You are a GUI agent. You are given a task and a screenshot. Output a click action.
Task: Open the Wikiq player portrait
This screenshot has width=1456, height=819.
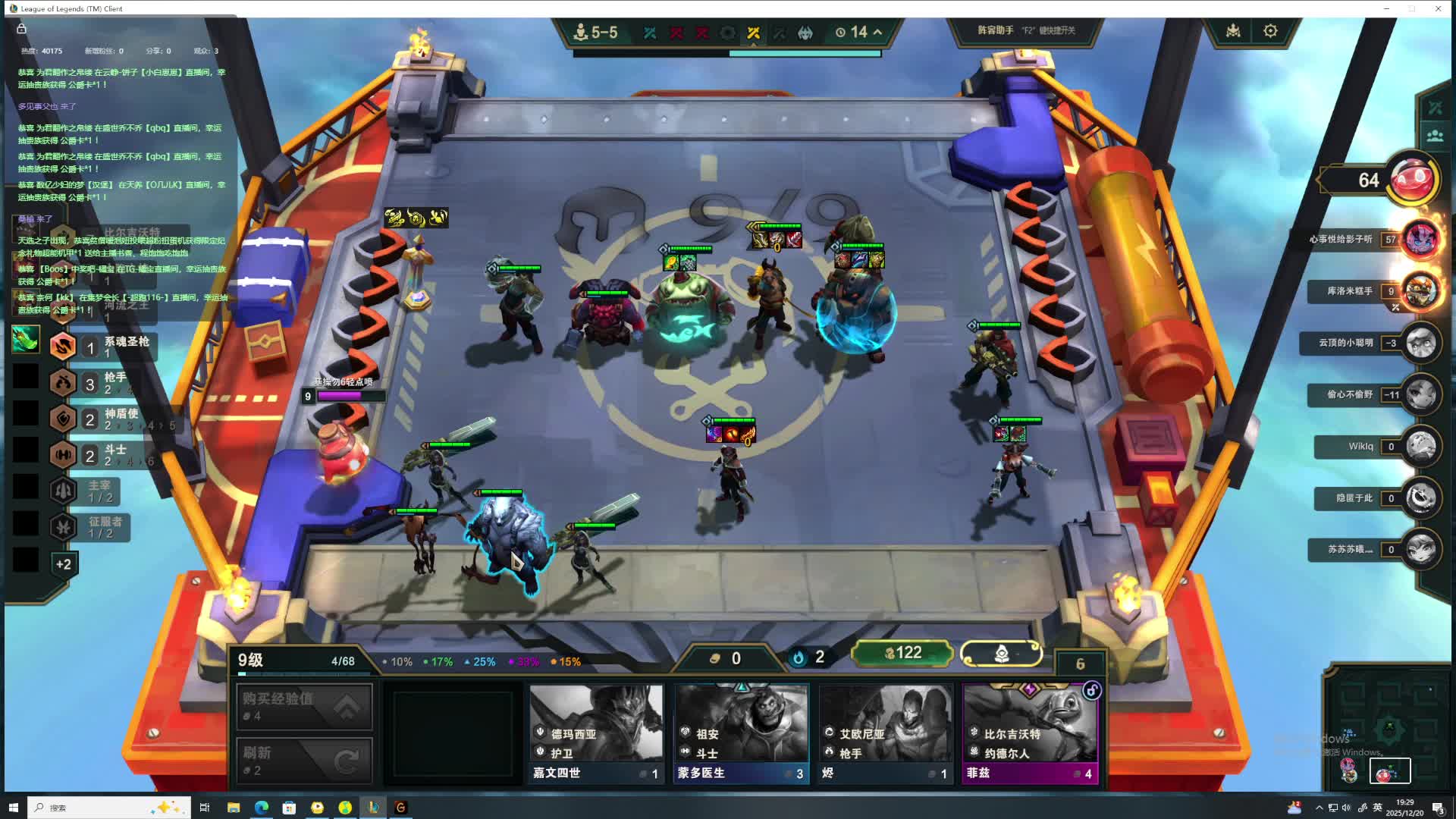pos(1420,447)
